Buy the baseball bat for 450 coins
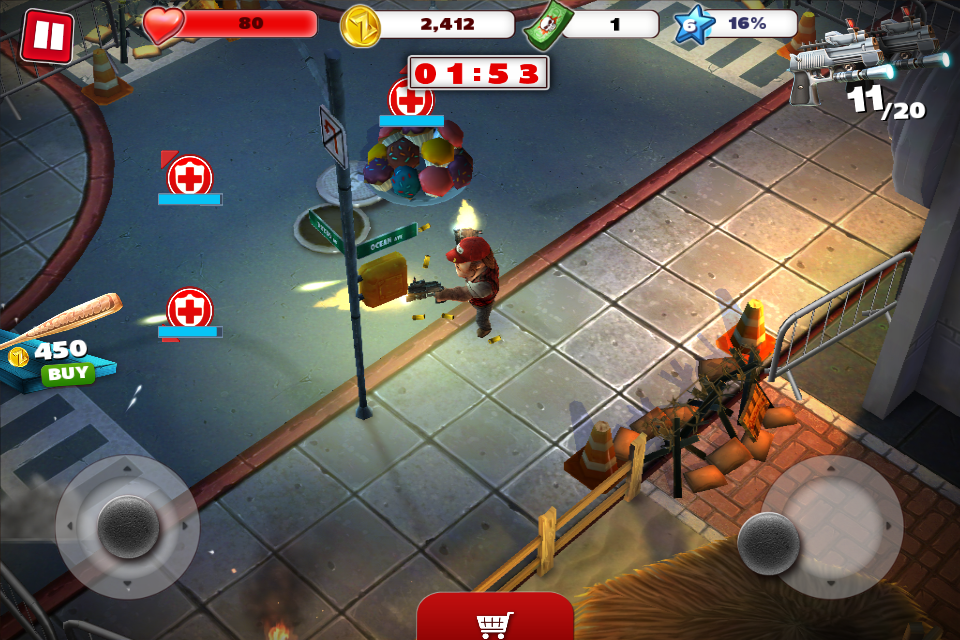Screen dimensions: 960x640 (67, 374)
